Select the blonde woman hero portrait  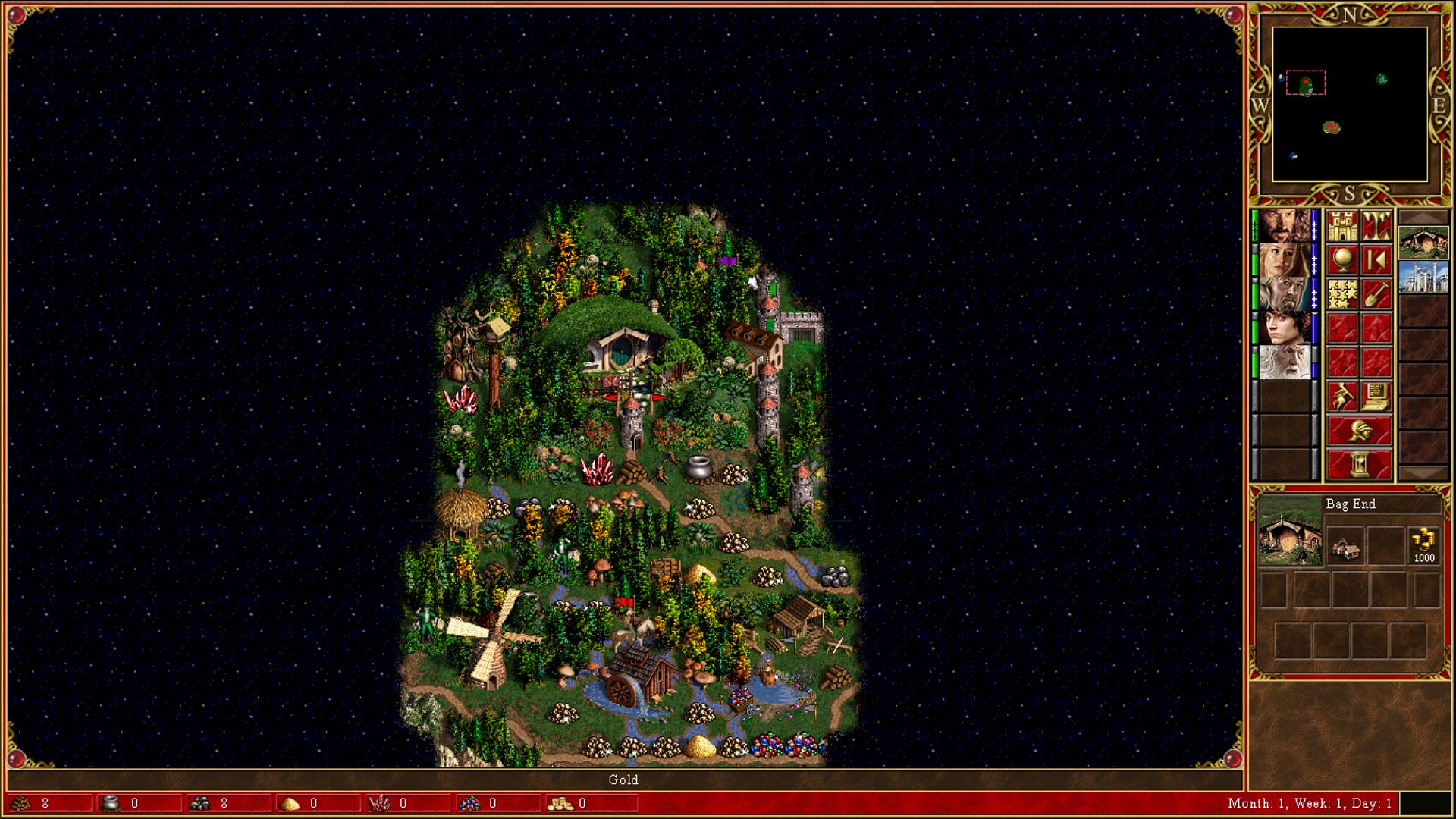click(x=1284, y=260)
